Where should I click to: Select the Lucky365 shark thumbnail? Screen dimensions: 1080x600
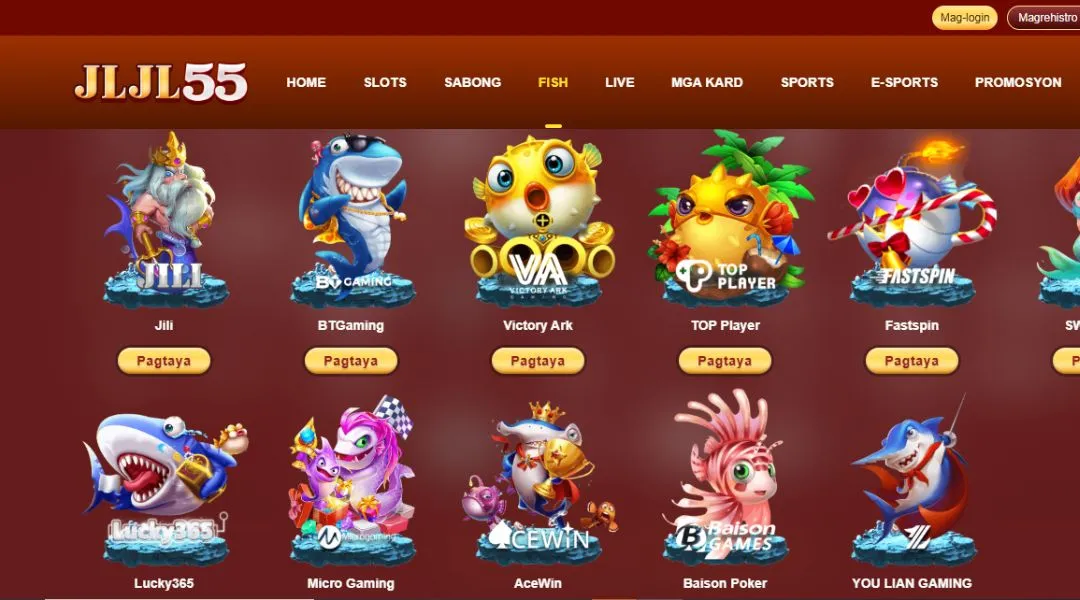164,480
